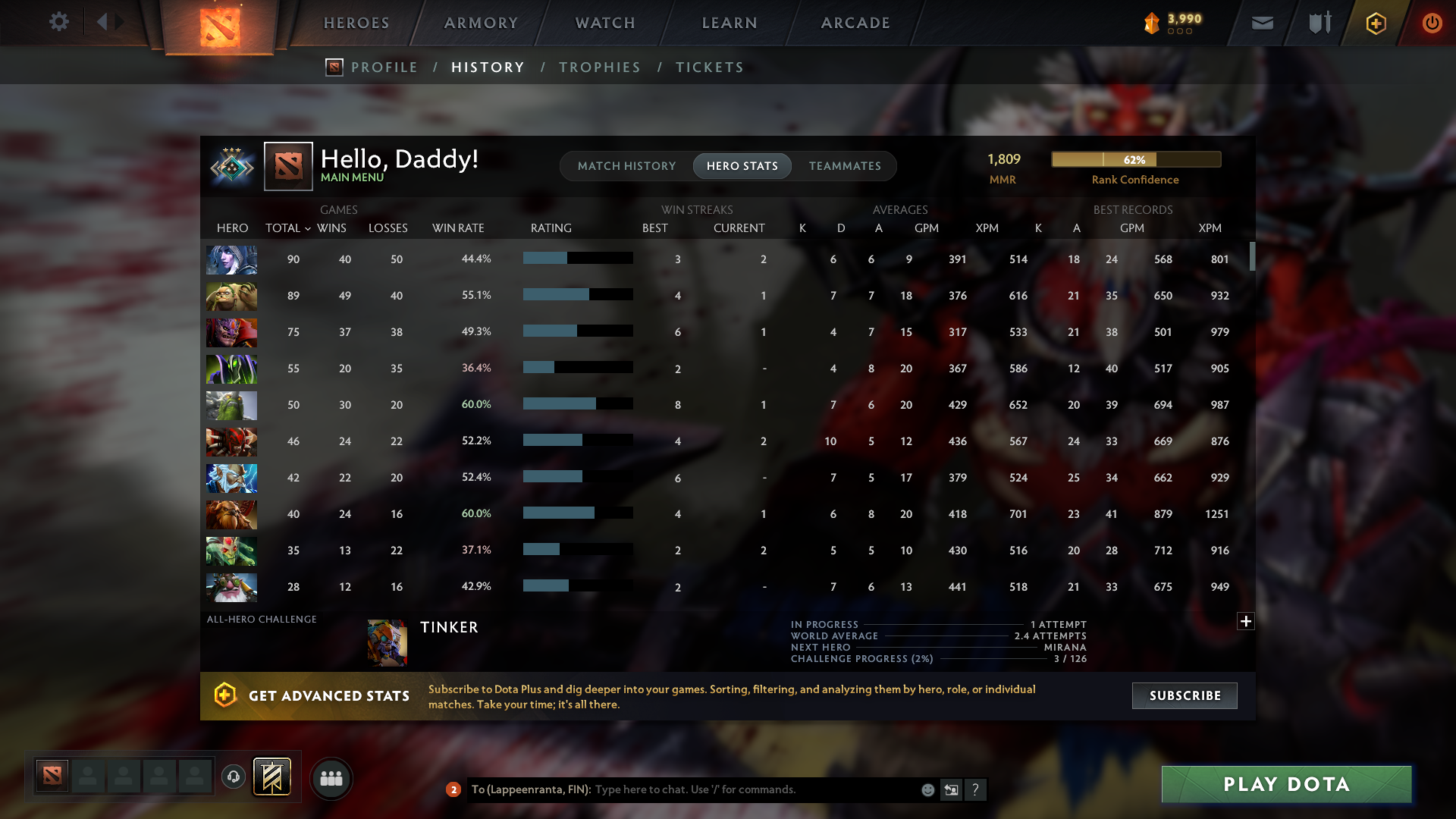Viewport: 1456px width, 819px height.
Task: Click the guild banner icon bottom bar
Action: click(273, 777)
